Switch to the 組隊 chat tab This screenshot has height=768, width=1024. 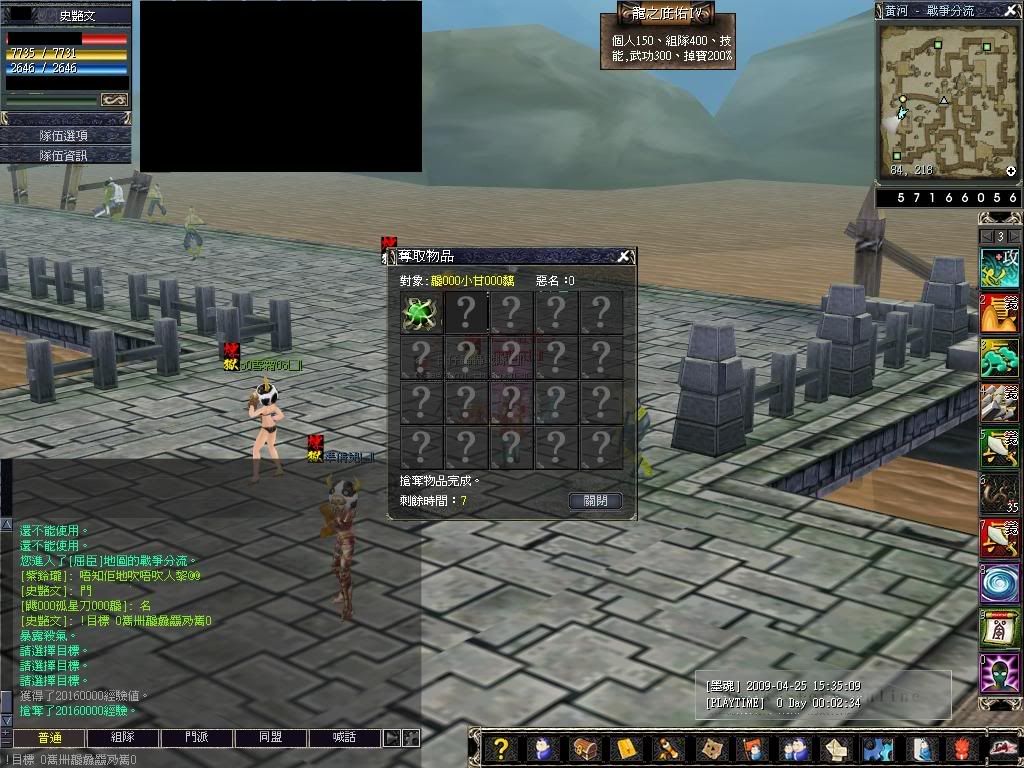pos(123,738)
